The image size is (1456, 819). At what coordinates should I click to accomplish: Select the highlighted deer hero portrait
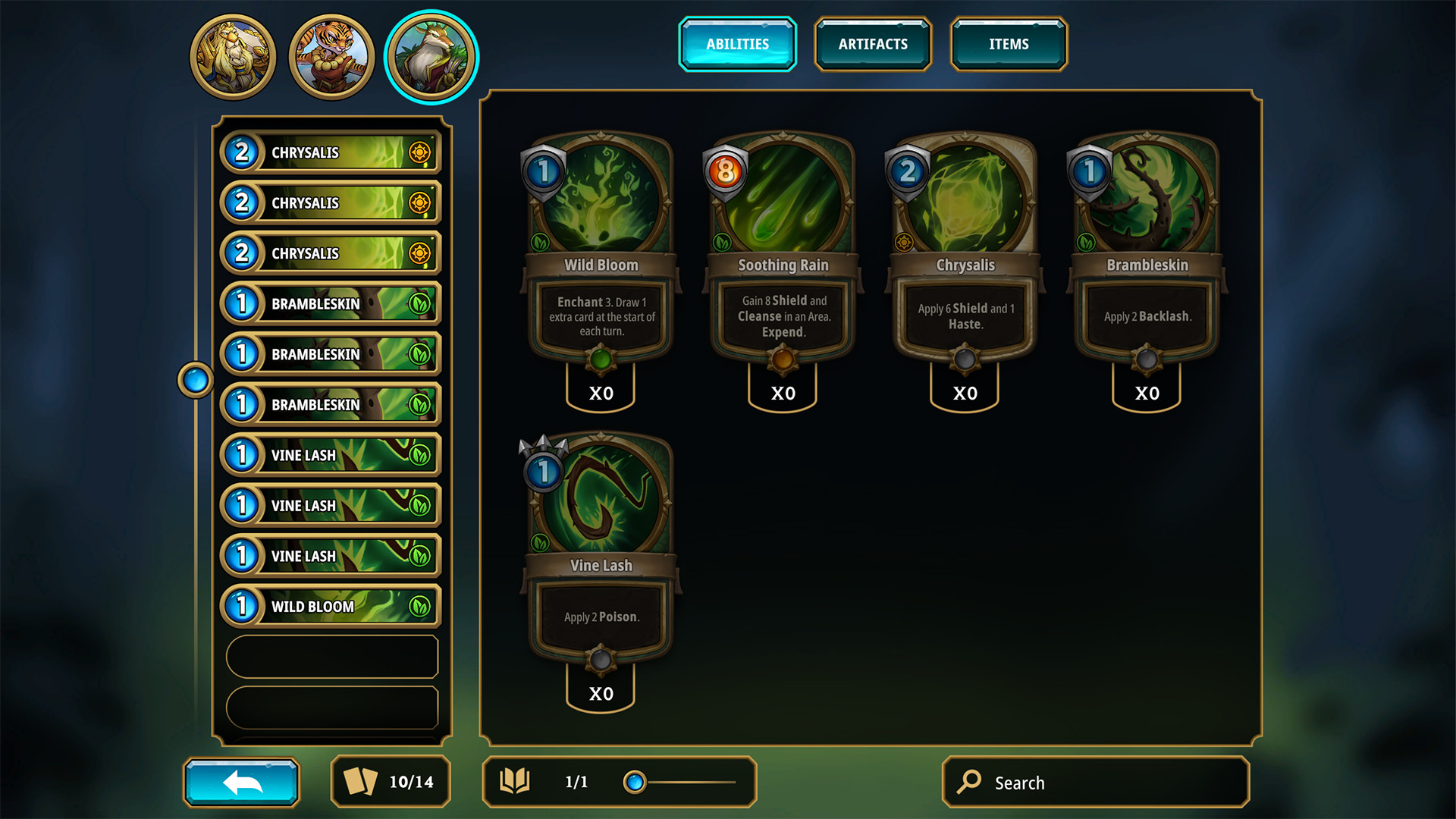pos(431,57)
